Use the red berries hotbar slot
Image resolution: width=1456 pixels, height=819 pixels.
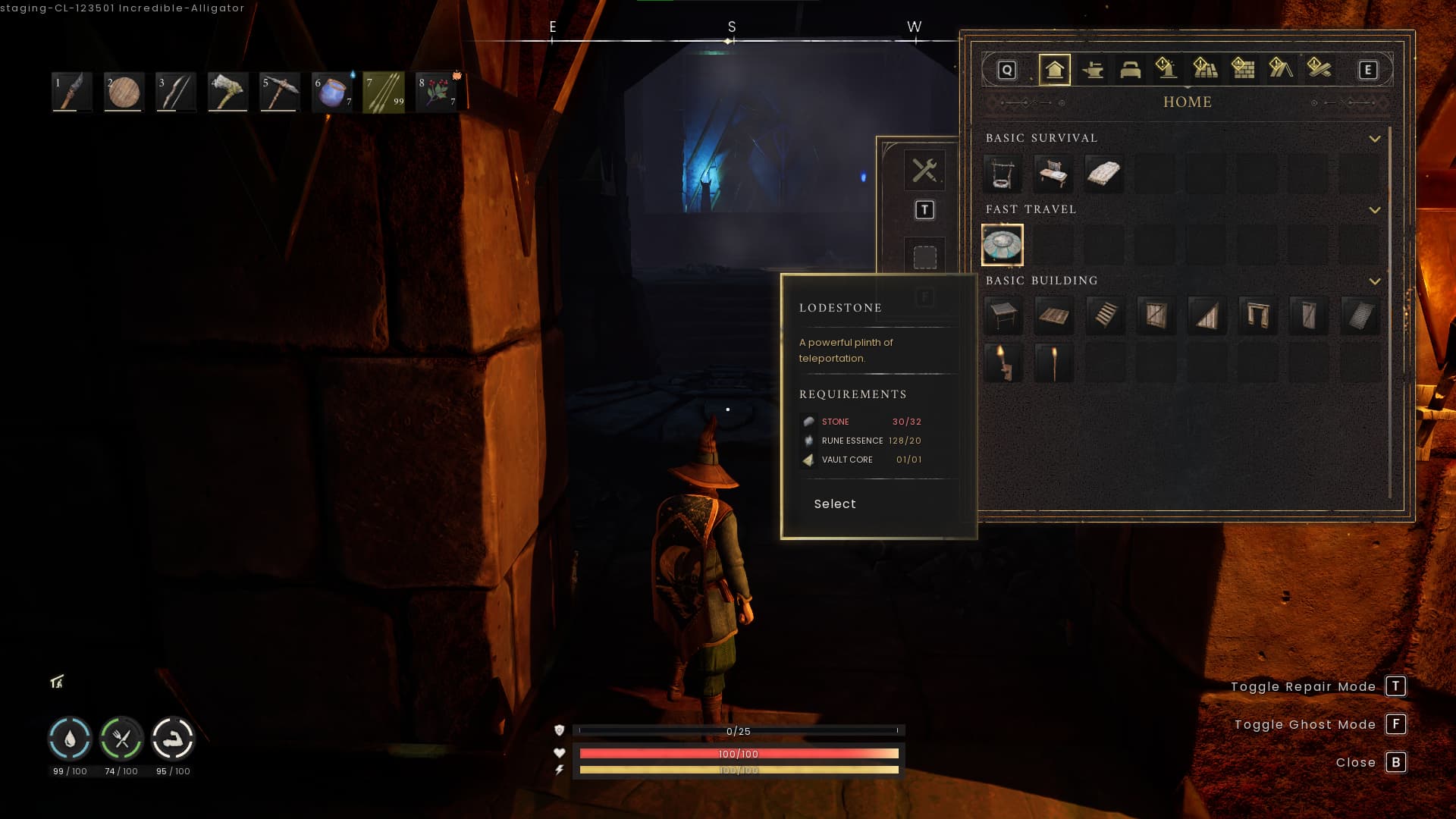[436, 93]
